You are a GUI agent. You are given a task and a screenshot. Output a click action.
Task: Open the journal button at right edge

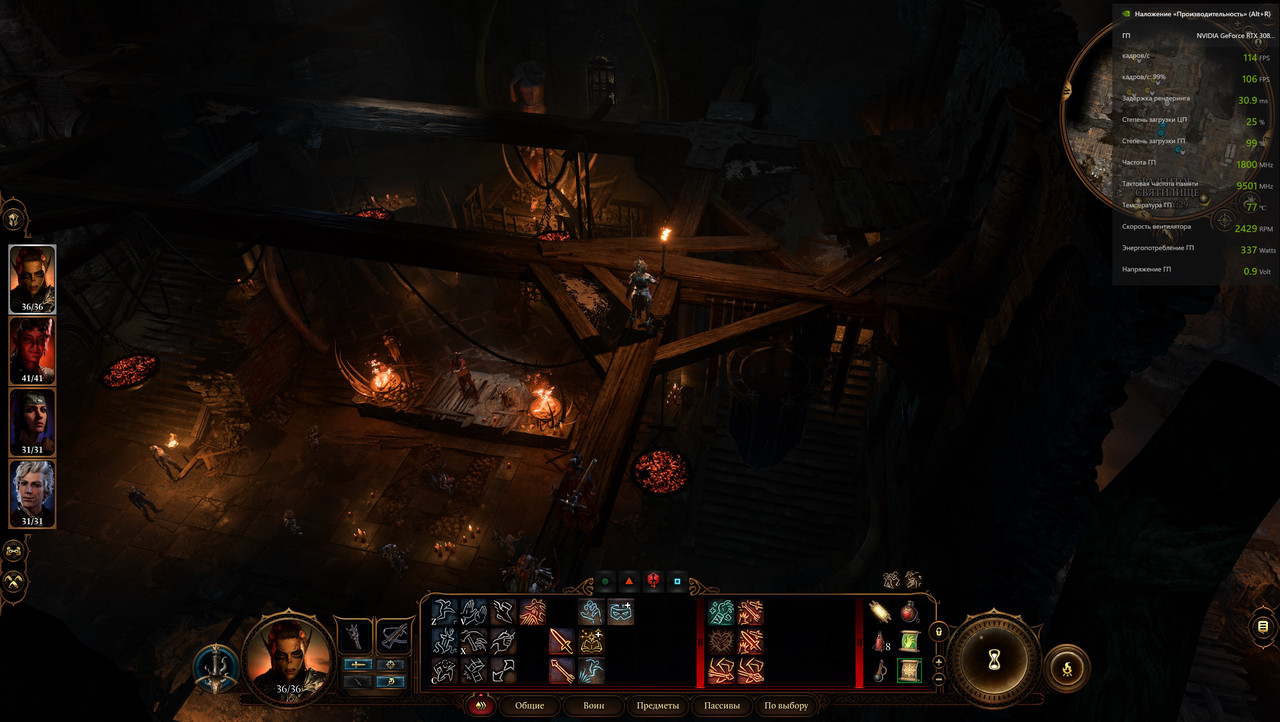coord(1263,627)
